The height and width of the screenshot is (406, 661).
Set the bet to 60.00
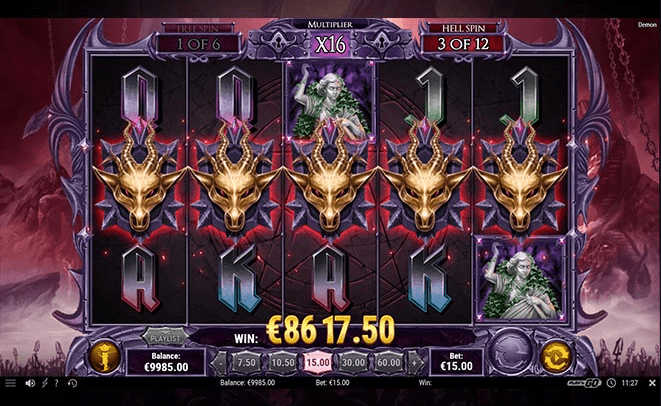click(x=388, y=362)
